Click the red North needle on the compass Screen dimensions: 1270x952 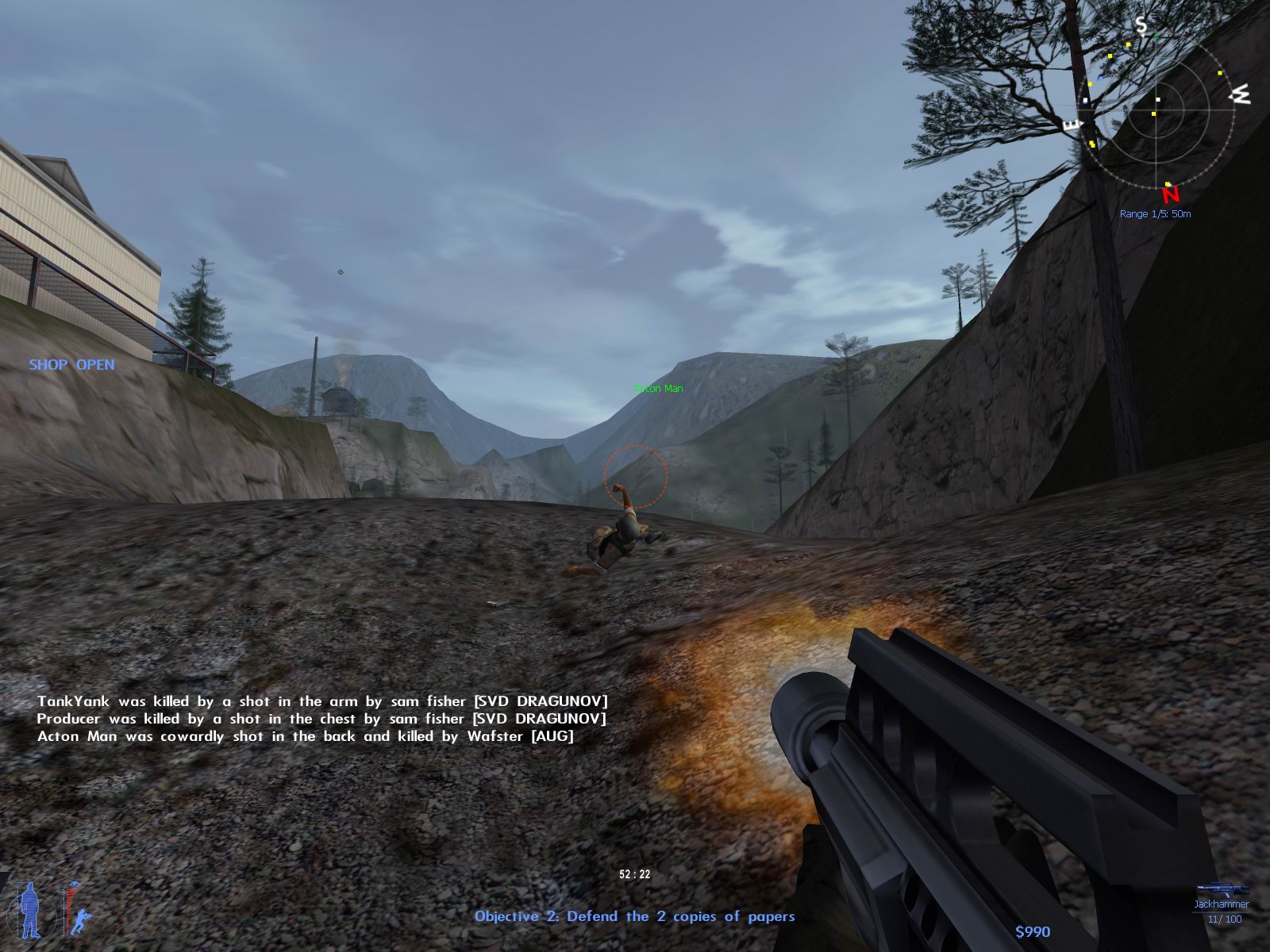(x=1170, y=194)
